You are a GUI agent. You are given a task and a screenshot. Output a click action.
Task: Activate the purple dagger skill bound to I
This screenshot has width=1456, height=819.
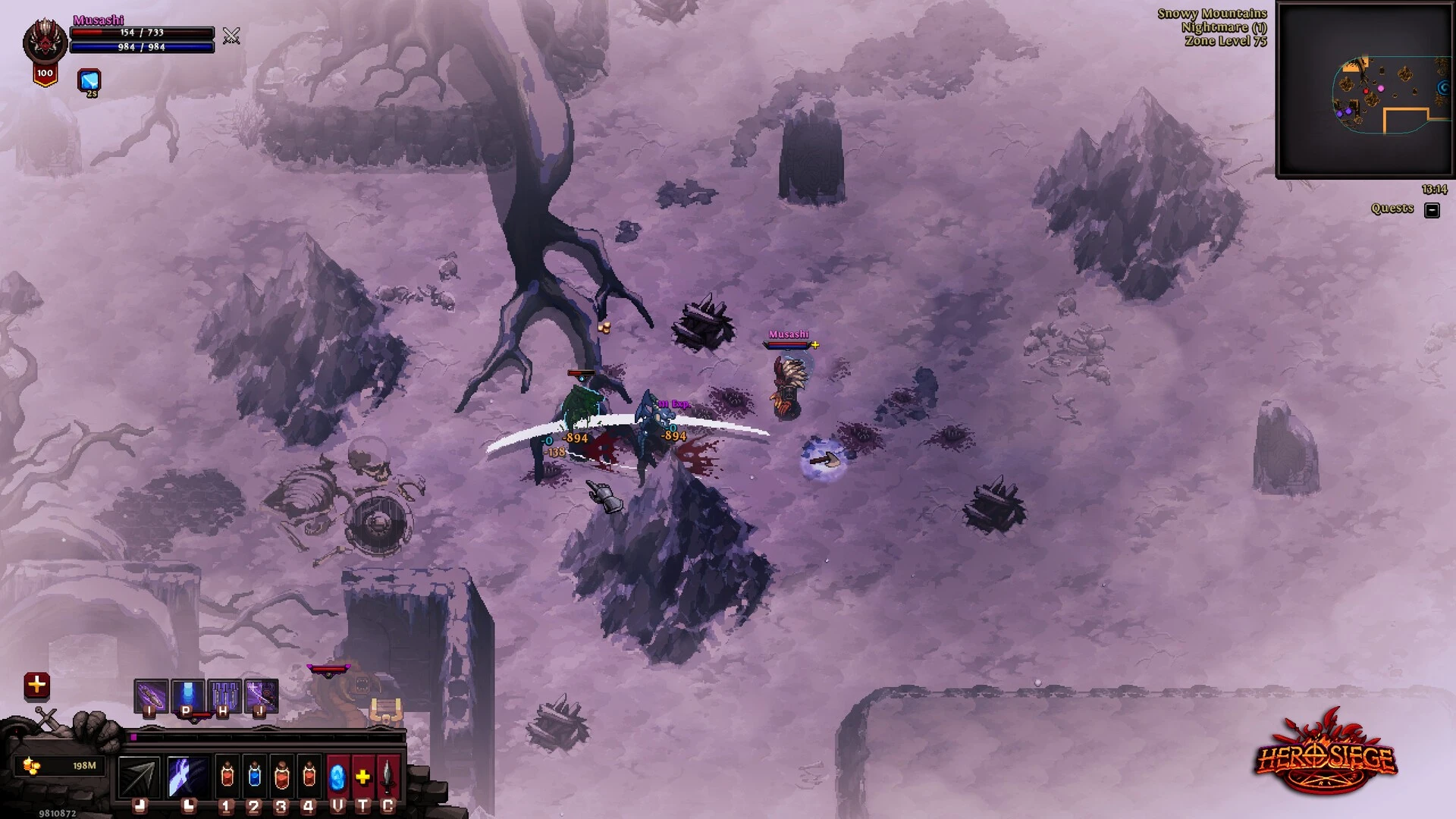click(x=151, y=695)
